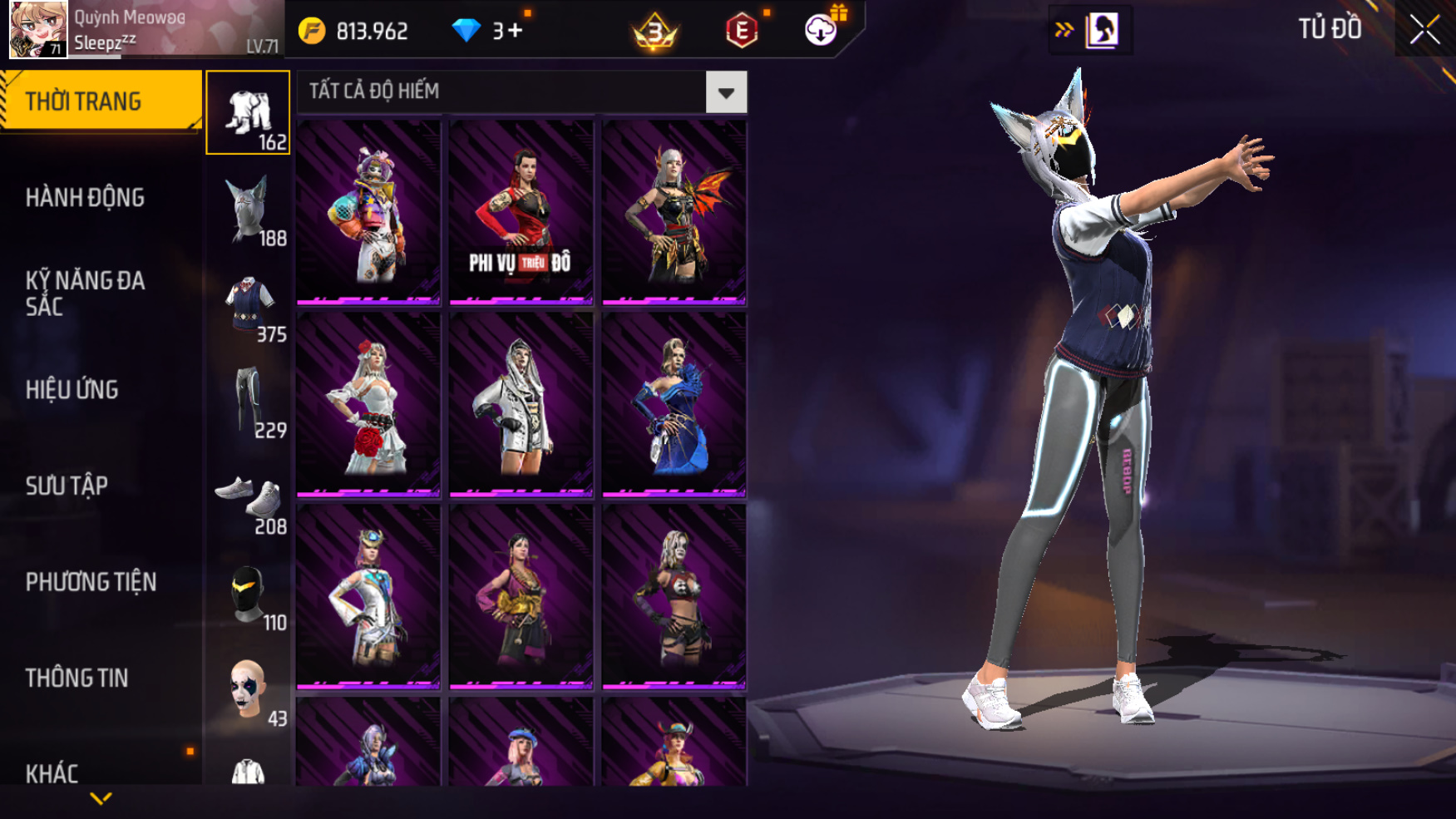Pick the white dress with red roses outfit
Screen dimensions: 1456x819
pos(368,404)
